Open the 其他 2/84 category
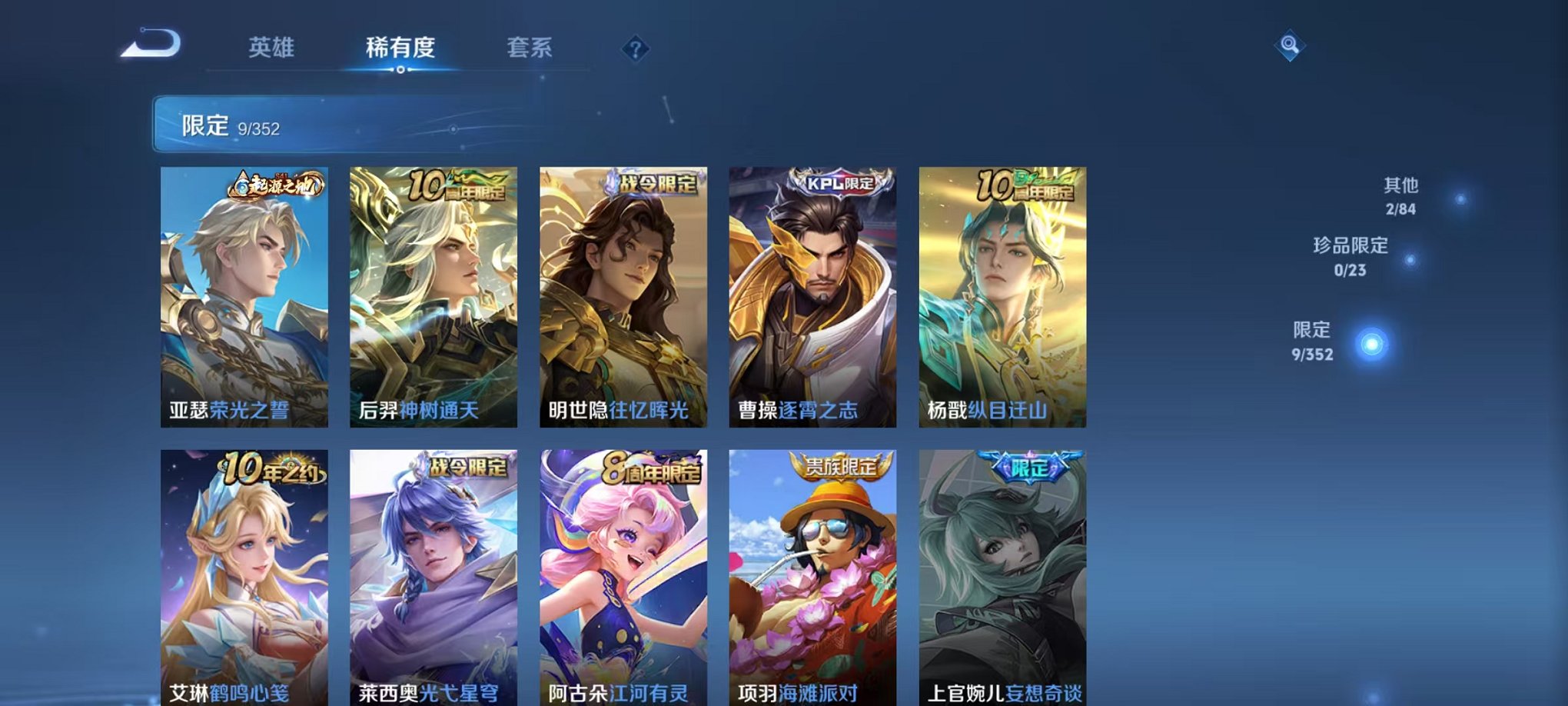The image size is (1568, 706). point(1402,195)
